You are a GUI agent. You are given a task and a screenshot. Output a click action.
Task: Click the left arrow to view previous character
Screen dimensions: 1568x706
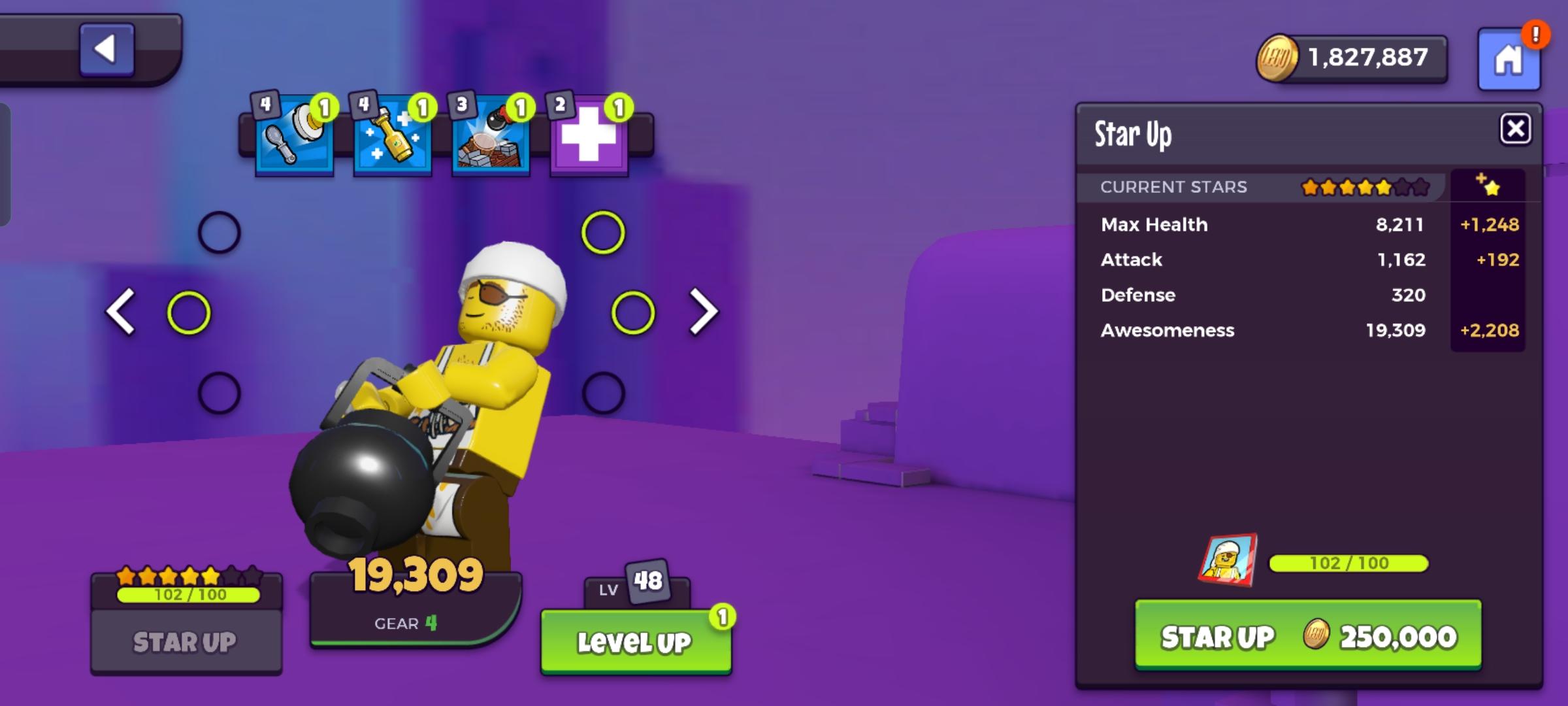click(122, 312)
